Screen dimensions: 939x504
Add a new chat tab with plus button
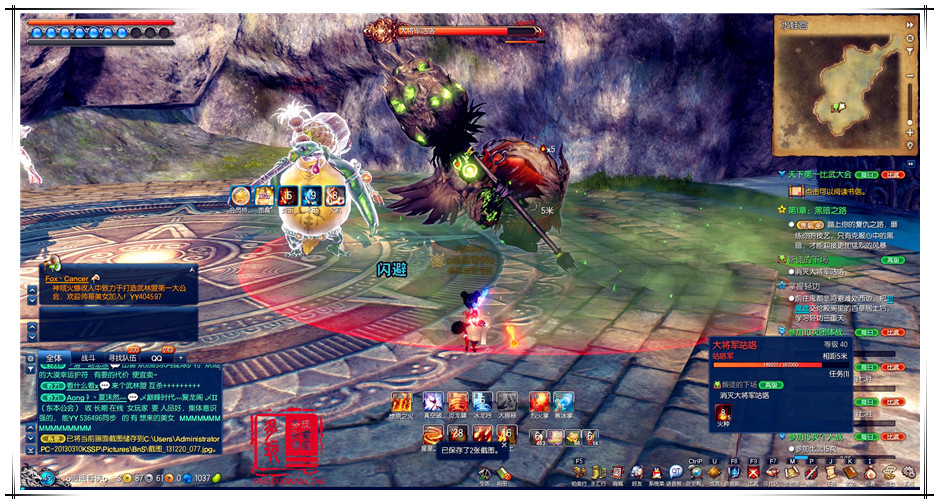(x=181, y=357)
